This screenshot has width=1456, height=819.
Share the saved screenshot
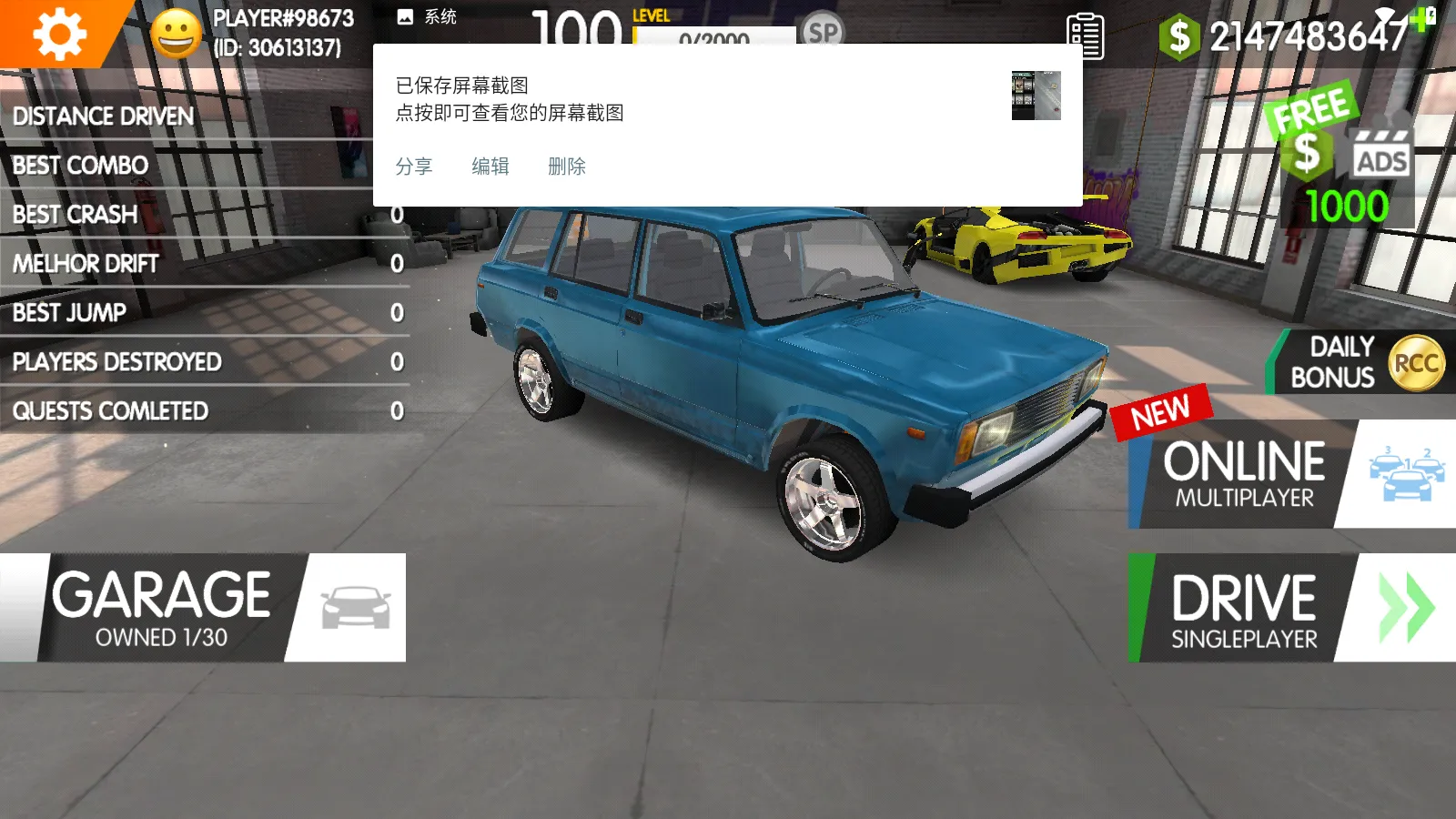(414, 167)
